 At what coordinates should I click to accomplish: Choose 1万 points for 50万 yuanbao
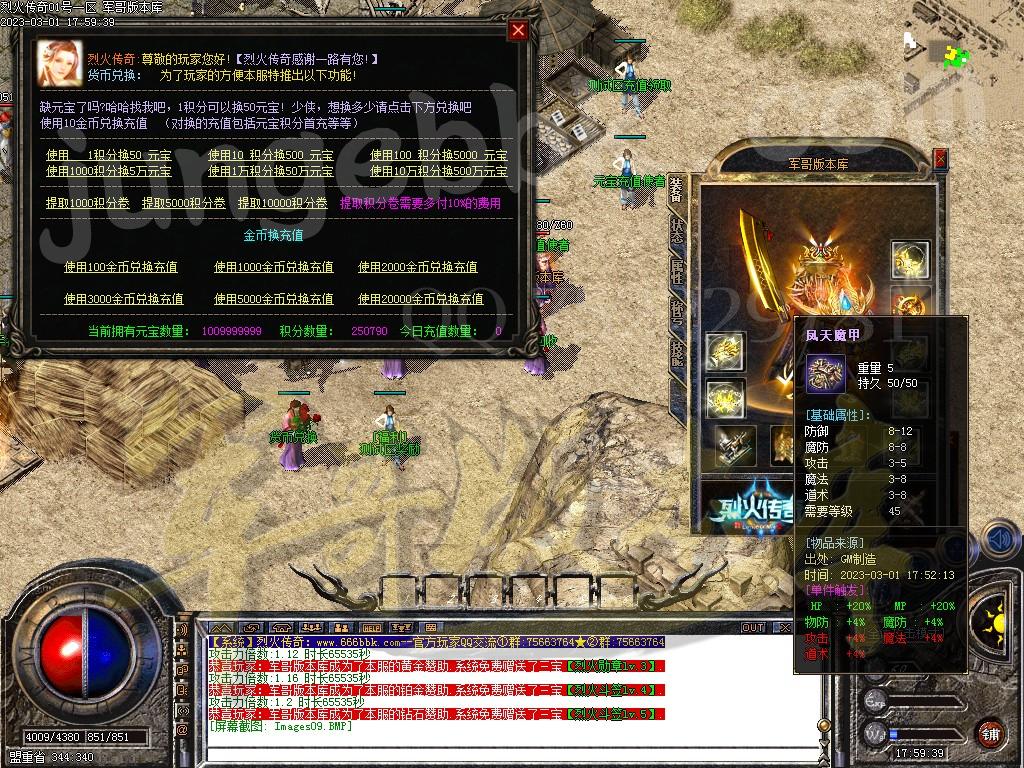pyautogui.click(x=270, y=171)
